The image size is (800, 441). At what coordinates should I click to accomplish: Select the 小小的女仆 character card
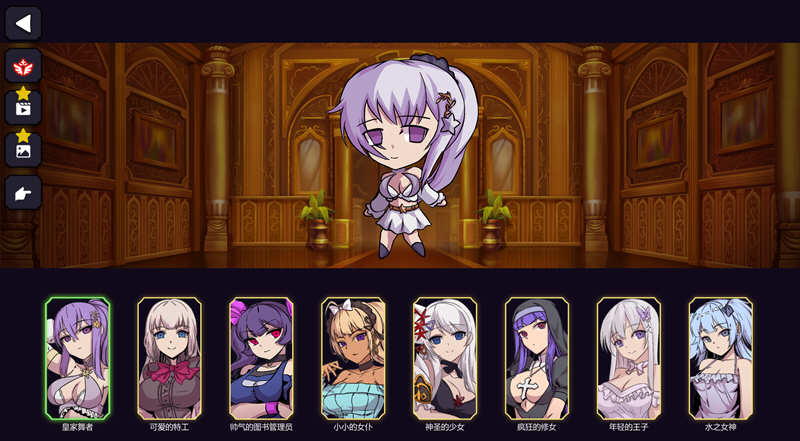click(x=353, y=357)
